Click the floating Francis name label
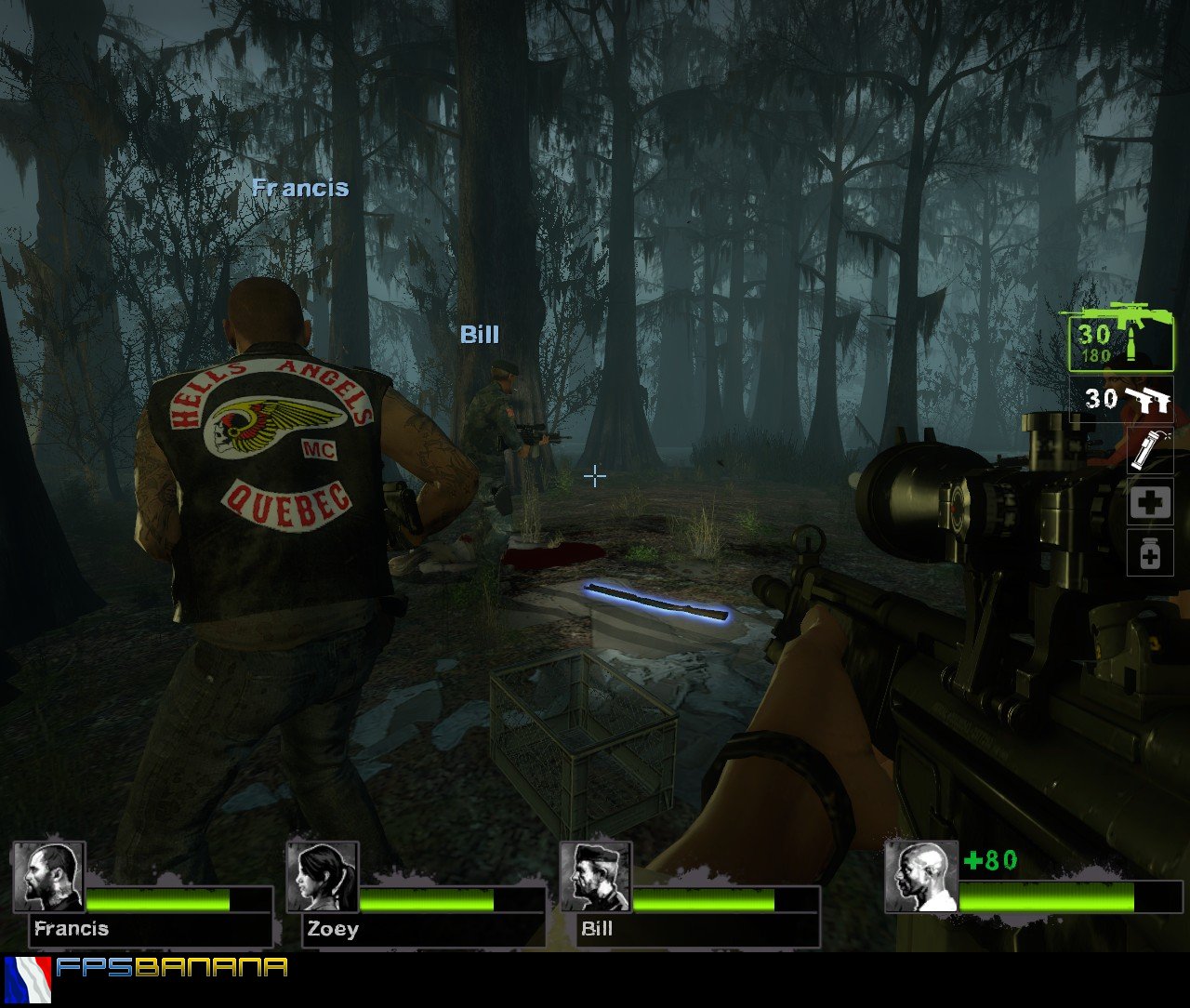 [299, 189]
